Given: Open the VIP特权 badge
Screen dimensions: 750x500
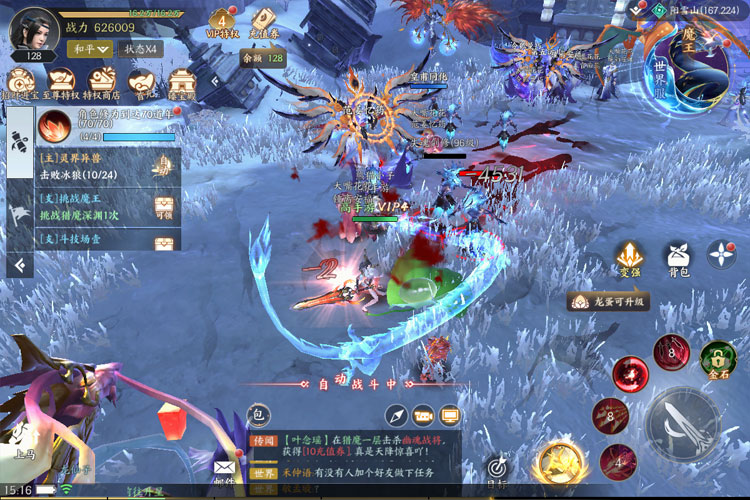Looking at the screenshot, I should pos(222,24).
